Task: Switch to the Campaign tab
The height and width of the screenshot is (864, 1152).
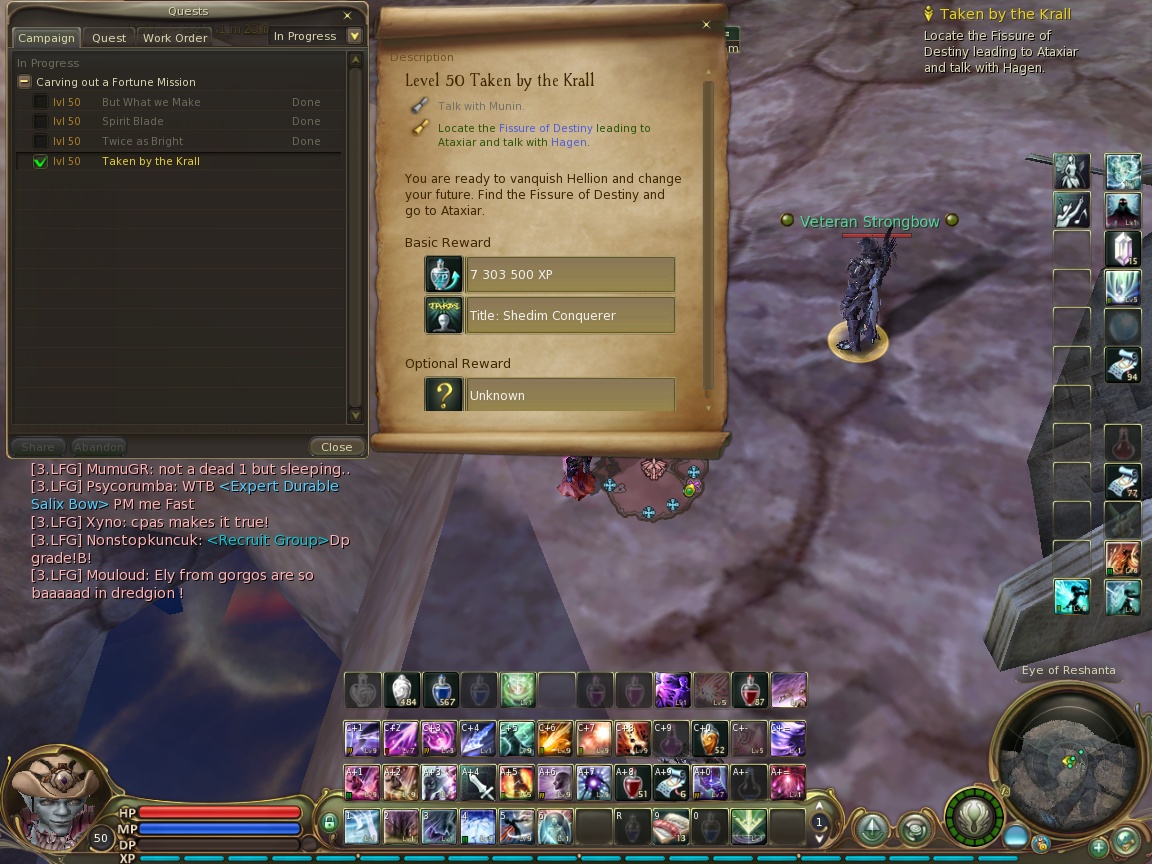Action: tap(46, 38)
